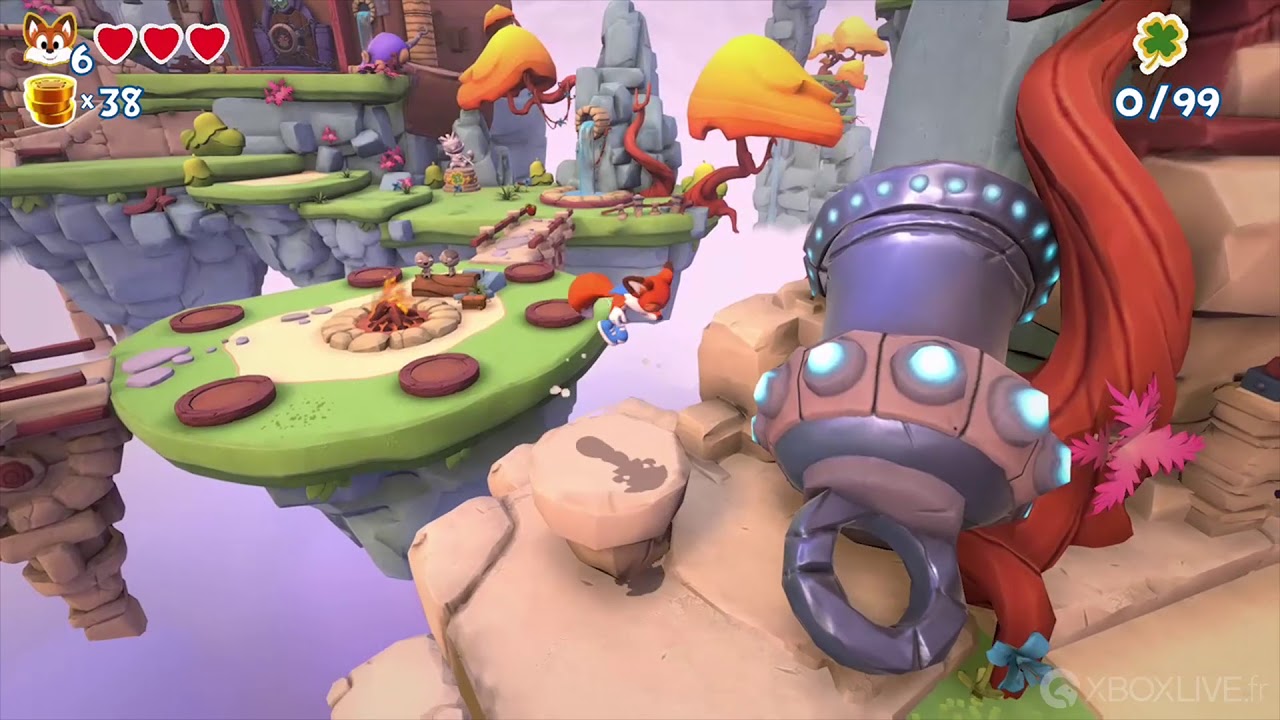Click the four-leaf clover collectible icon

tap(1161, 41)
